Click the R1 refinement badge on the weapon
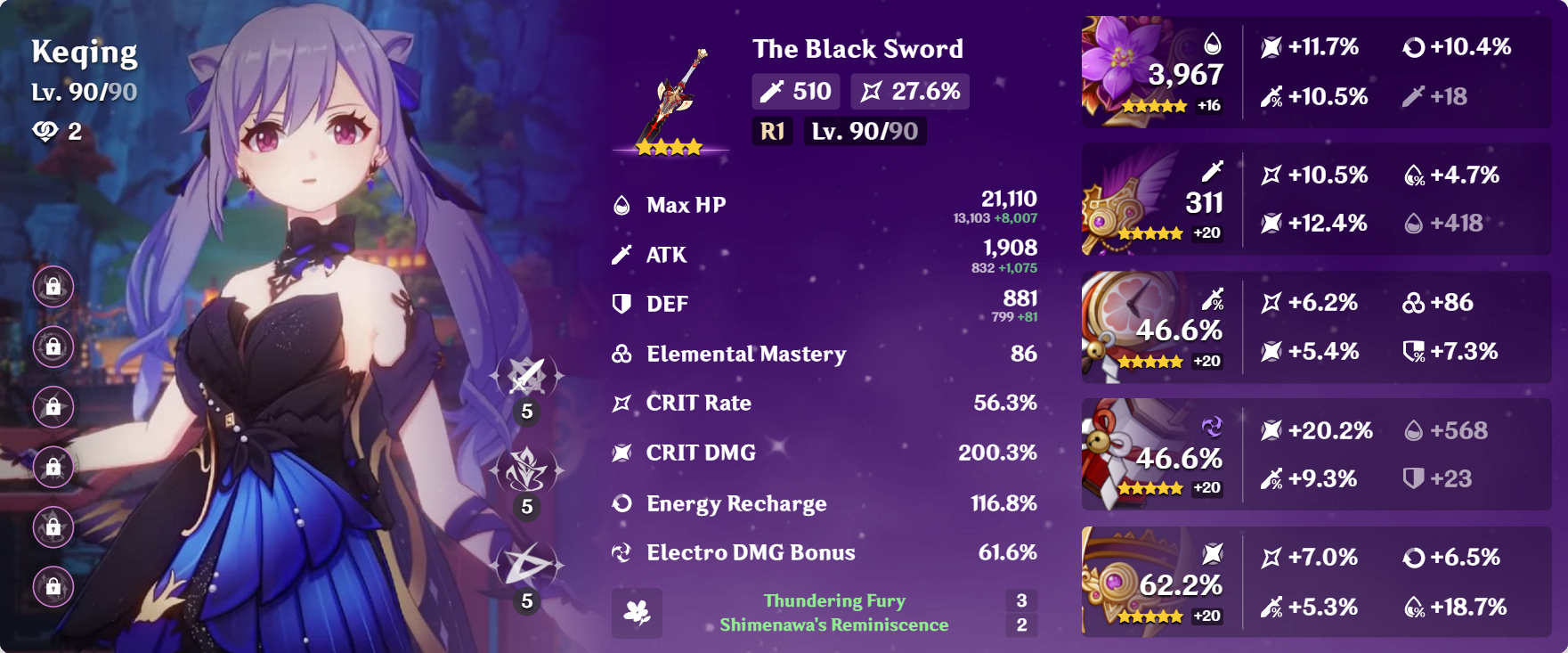Viewport: 1568px width, 653px height. click(771, 132)
